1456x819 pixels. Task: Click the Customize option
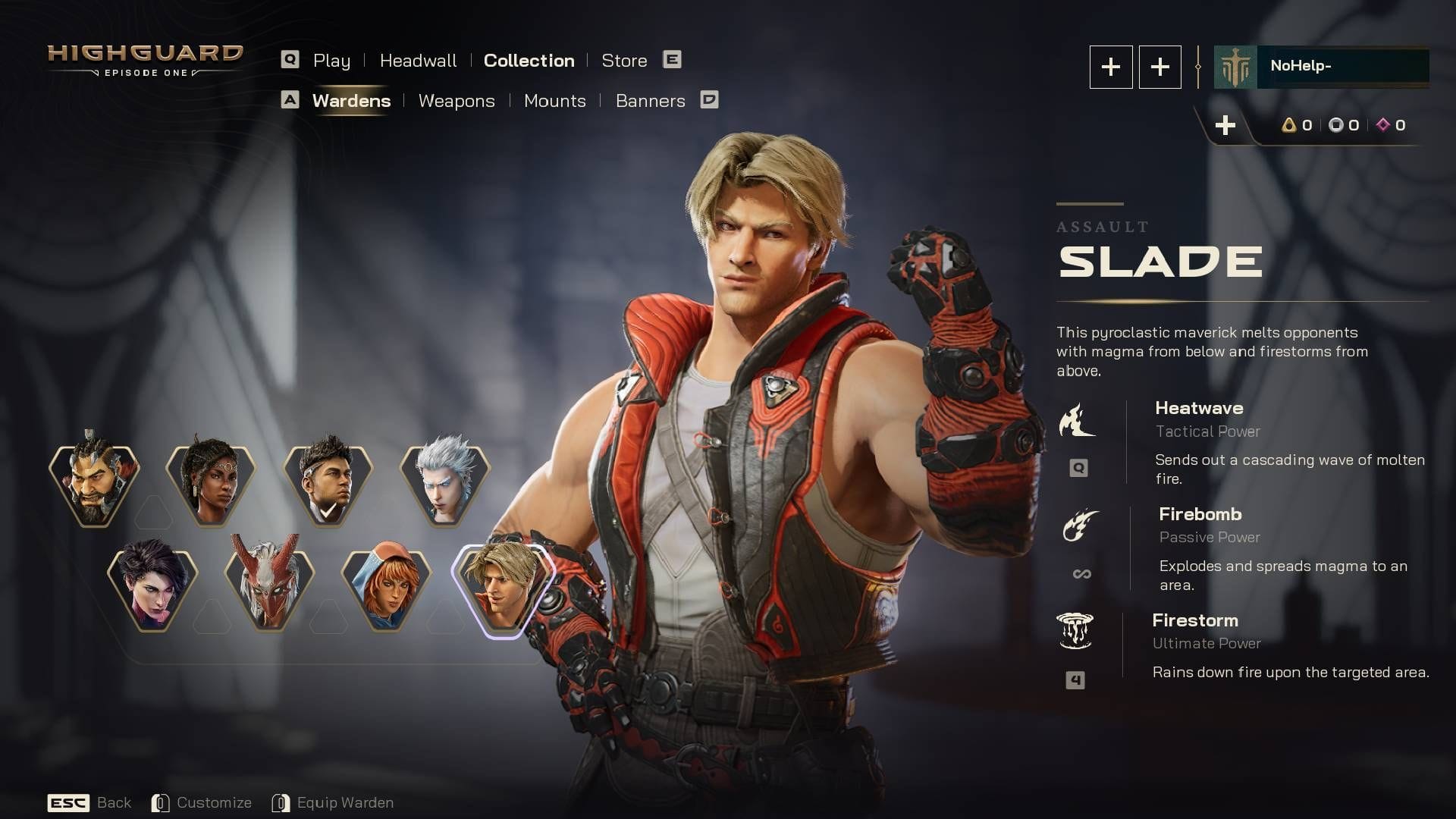(202, 802)
